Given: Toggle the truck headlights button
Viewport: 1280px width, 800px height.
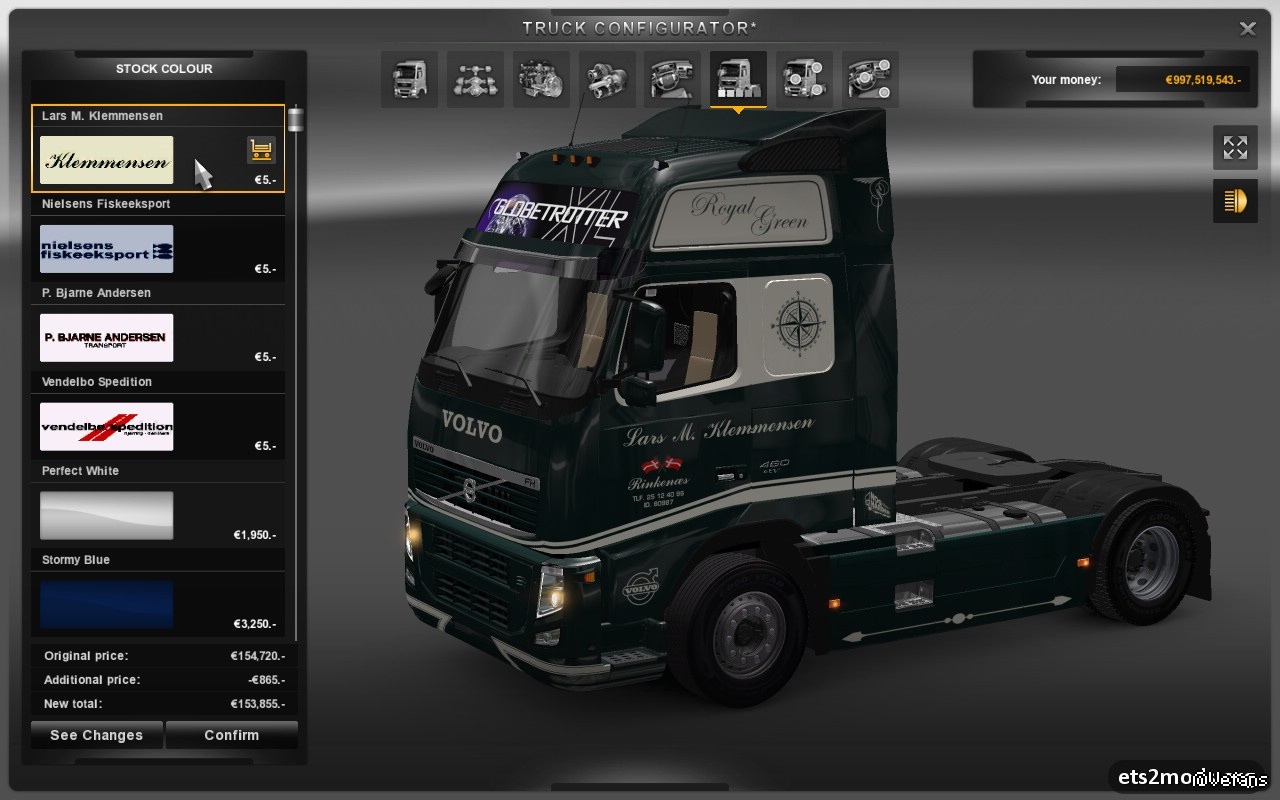Looking at the screenshot, I should point(1235,201).
